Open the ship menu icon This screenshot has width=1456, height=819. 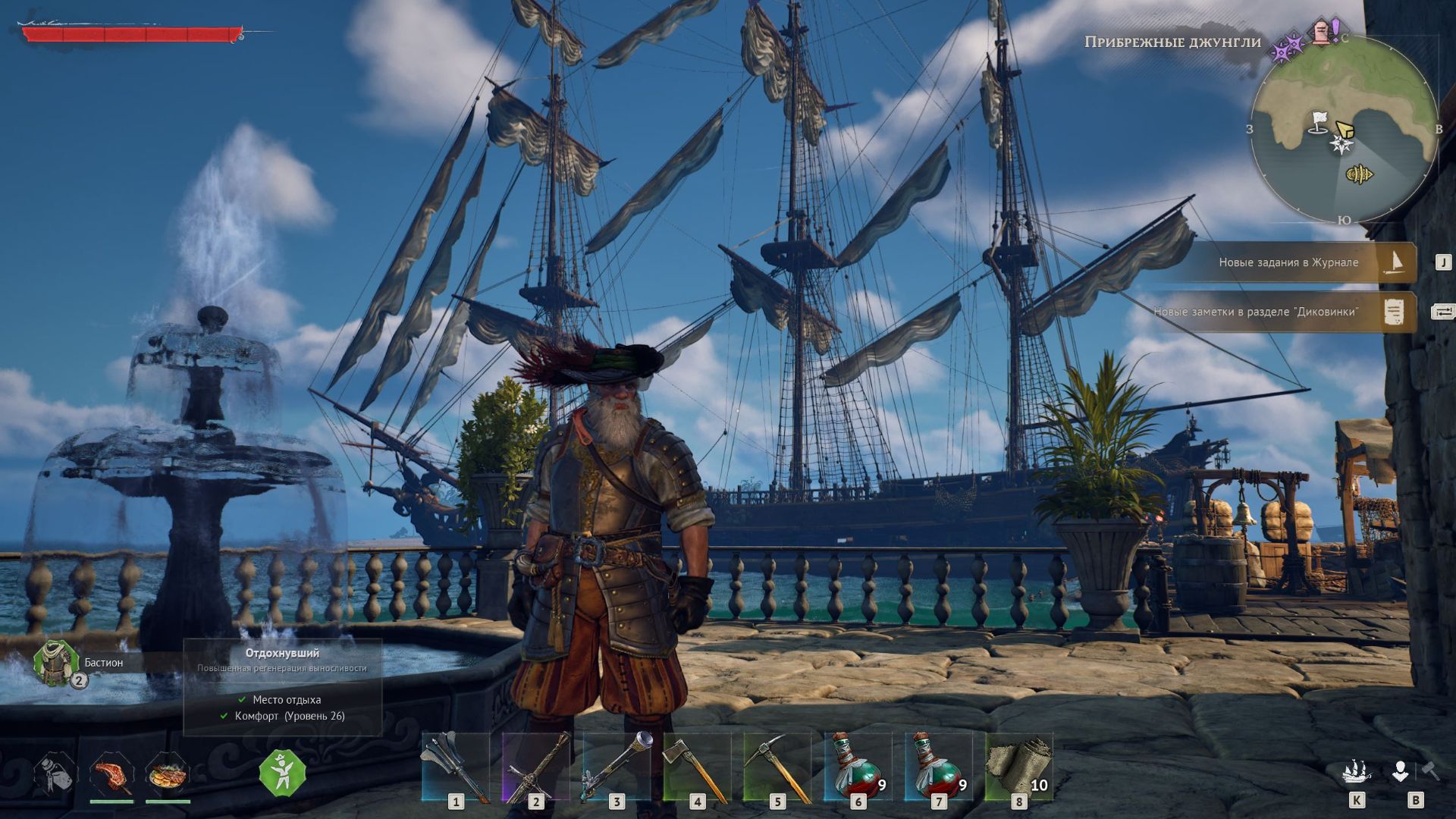pos(1357,772)
